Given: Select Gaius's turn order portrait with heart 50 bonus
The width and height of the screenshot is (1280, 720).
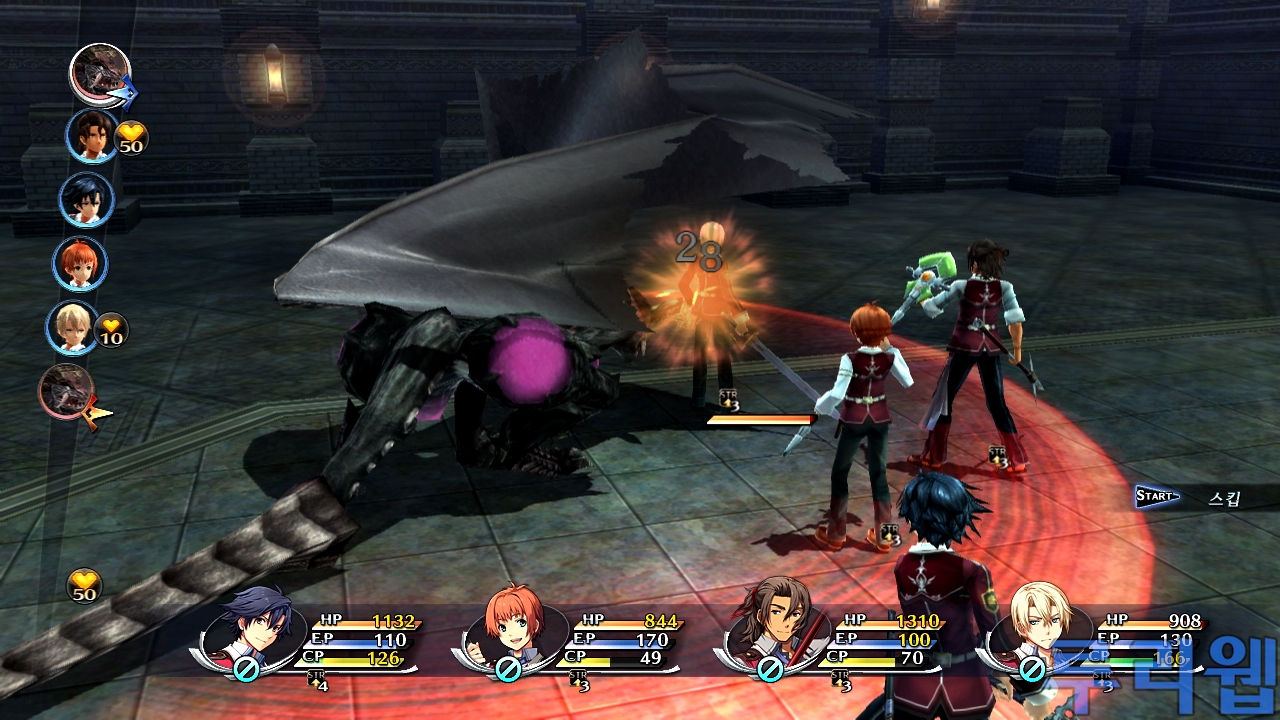Looking at the screenshot, I should (x=92, y=136).
